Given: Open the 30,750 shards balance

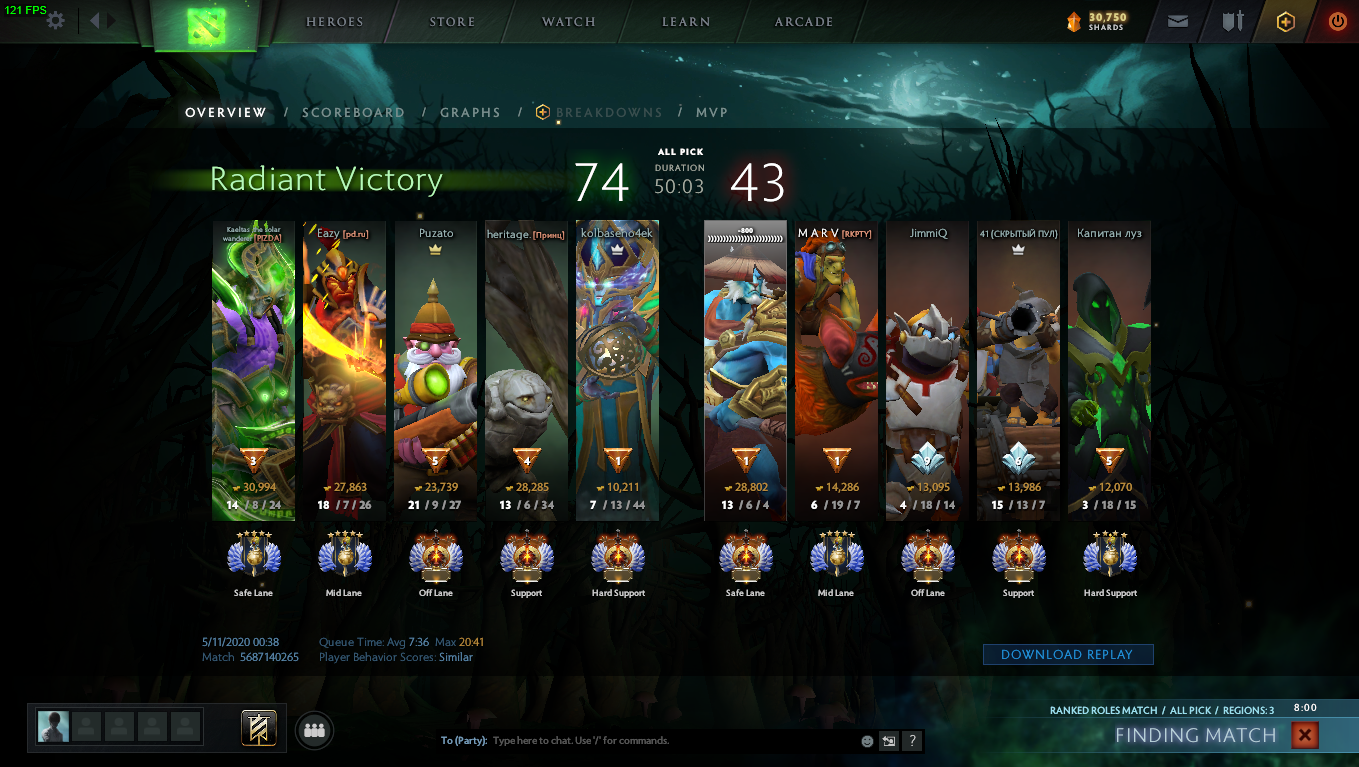Looking at the screenshot, I should [x=1098, y=21].
